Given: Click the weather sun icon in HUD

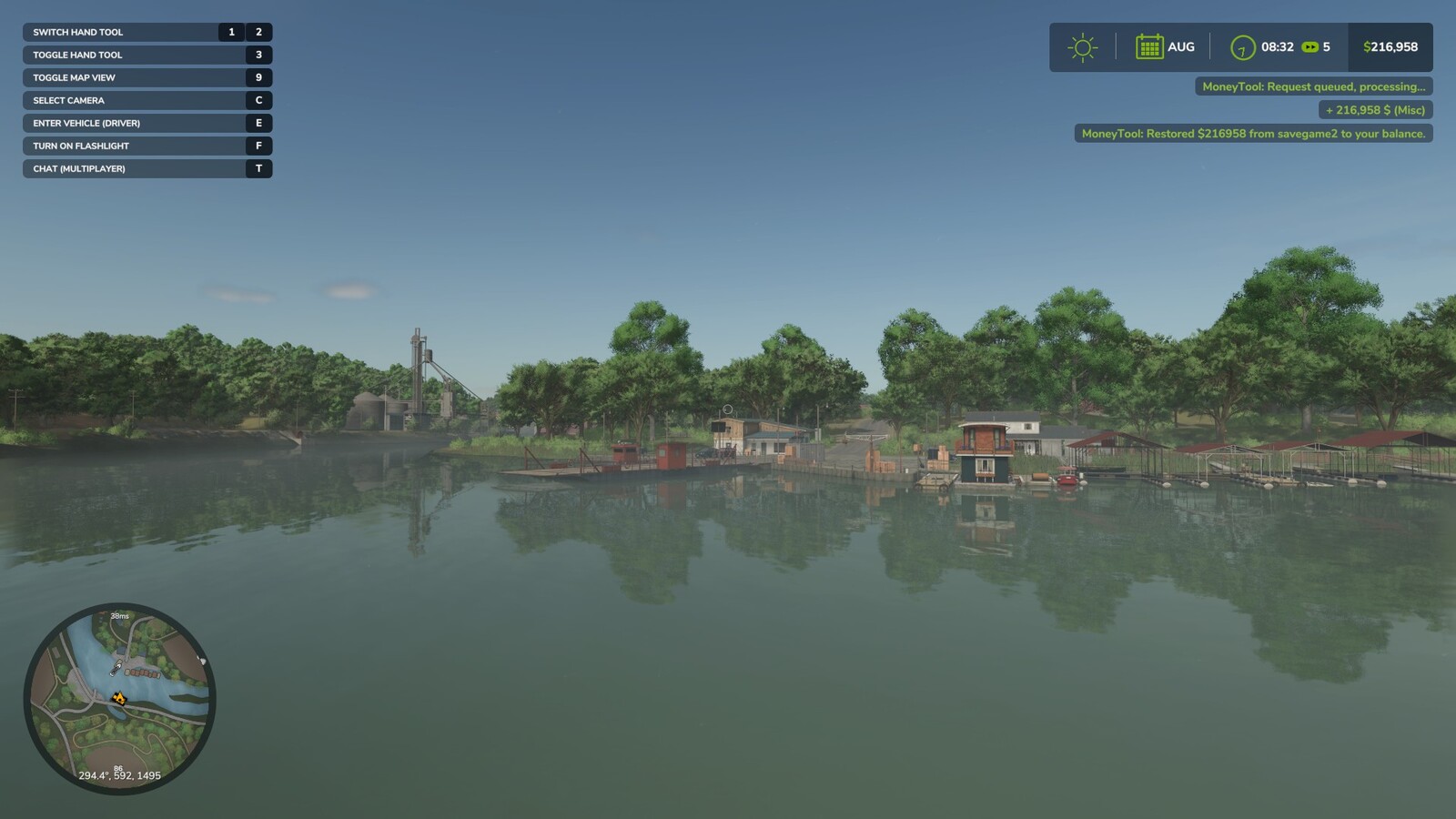Looking at the screenshot, I should click(1083, 46).
